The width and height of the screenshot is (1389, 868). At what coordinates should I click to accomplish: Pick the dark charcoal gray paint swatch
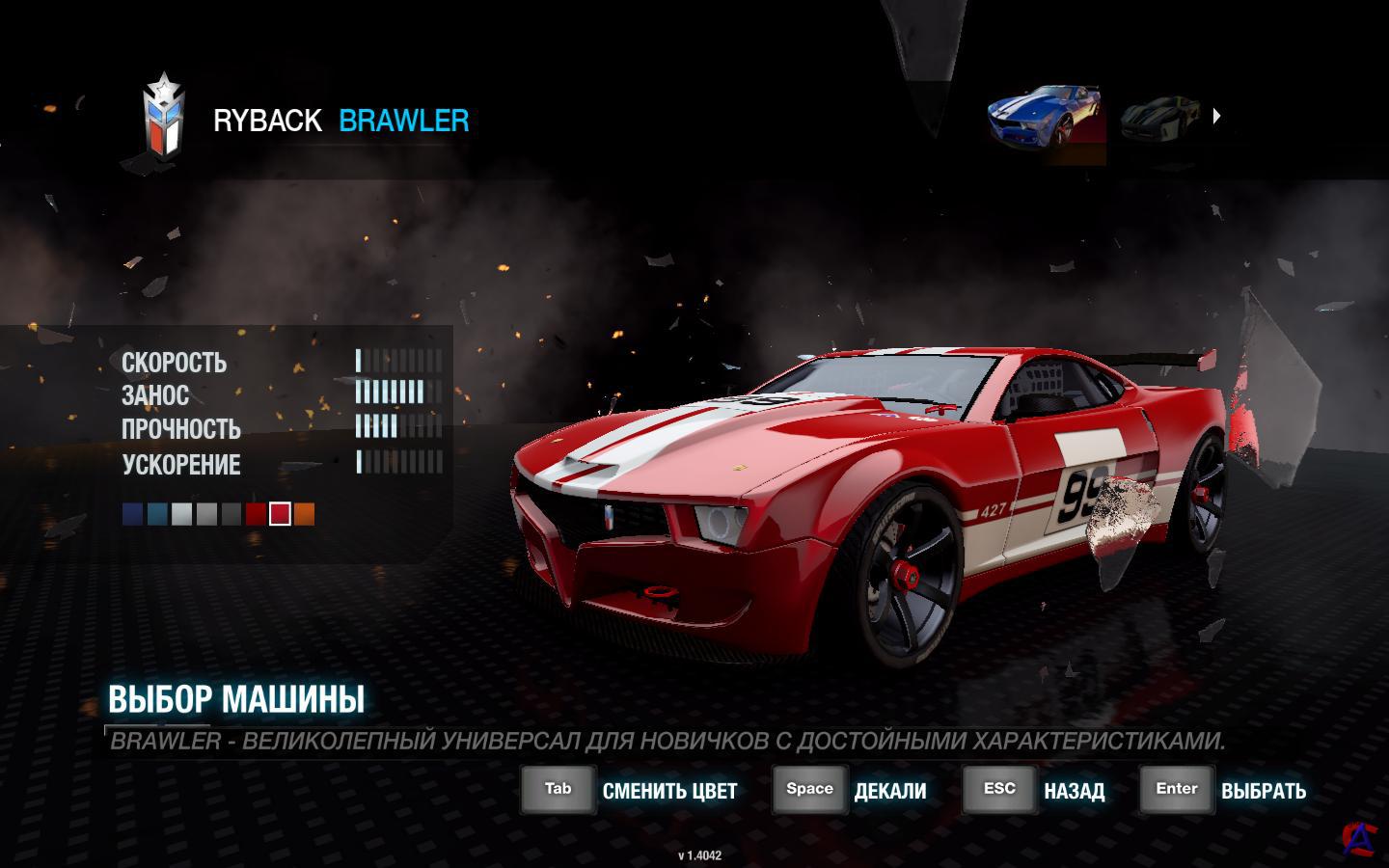[x=231, y=514]
